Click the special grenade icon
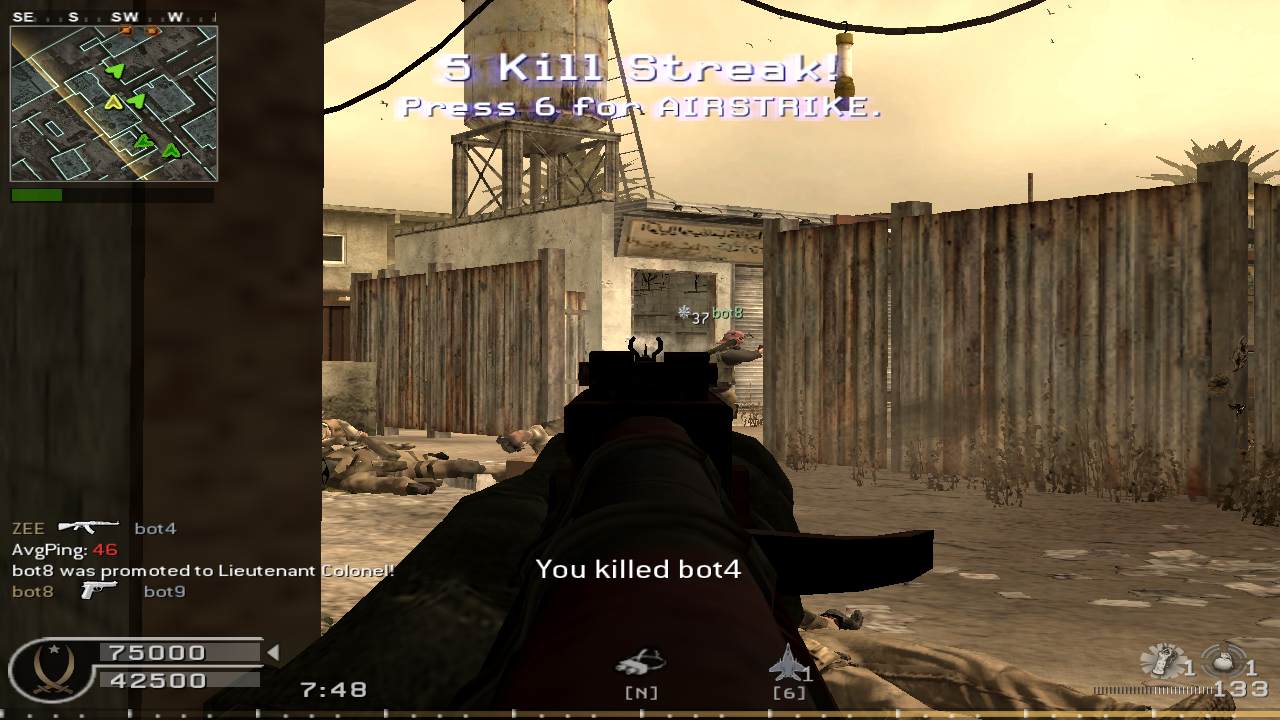The height and width of the screenshot is (720, 1280). 1162,662
